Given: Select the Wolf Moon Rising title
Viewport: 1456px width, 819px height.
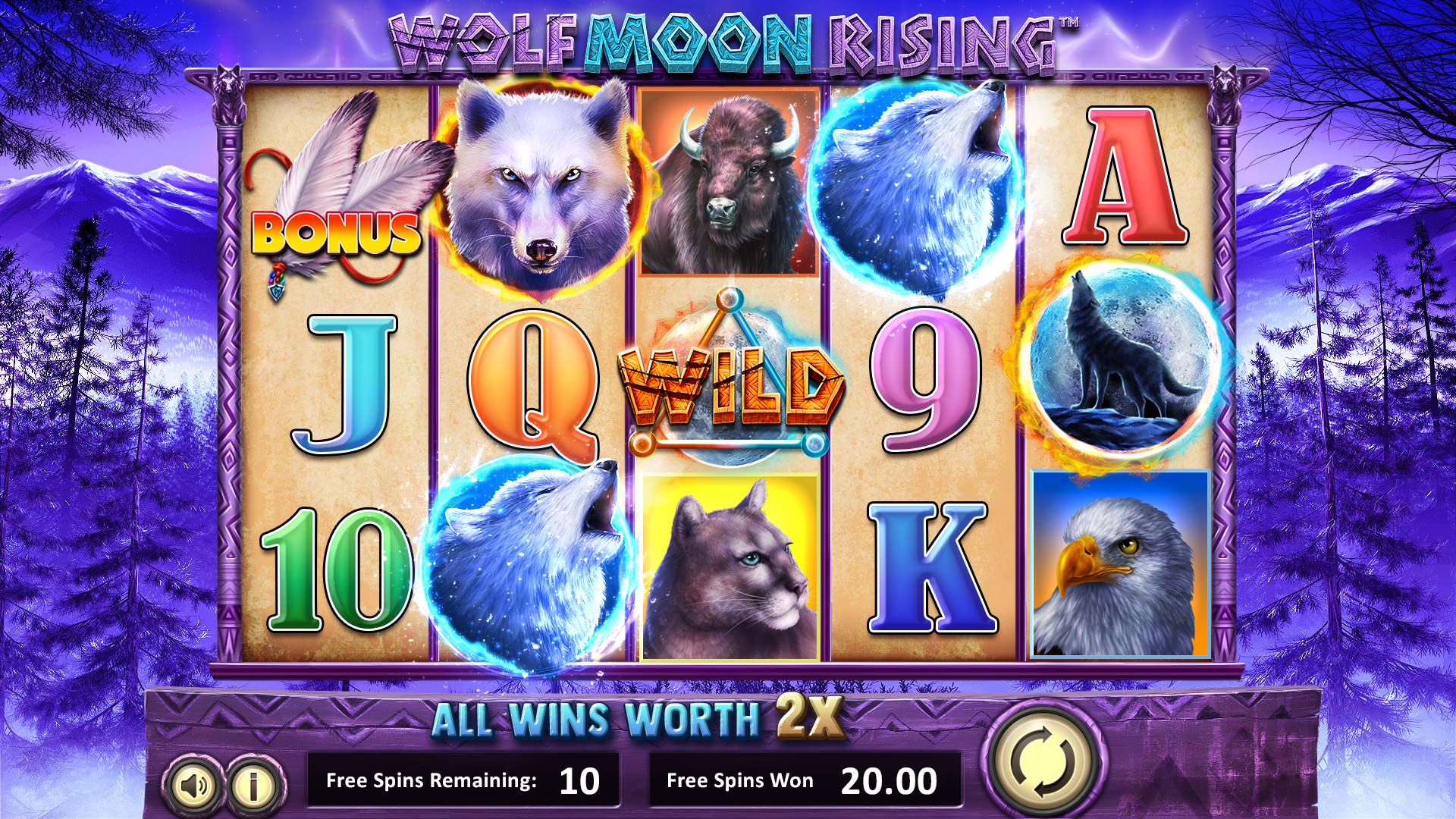Looking at the screenshot, I should coord(724,42).
